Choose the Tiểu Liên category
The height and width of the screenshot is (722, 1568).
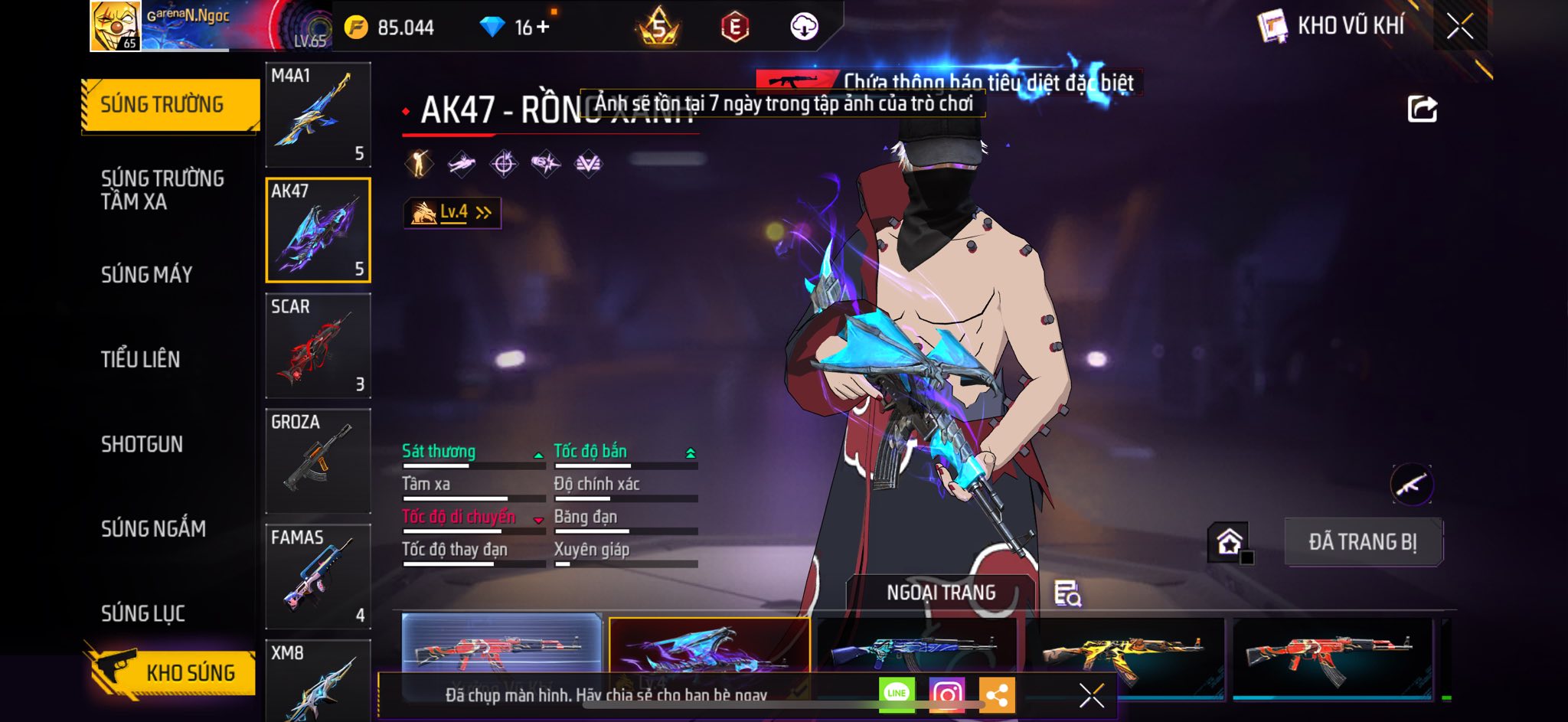(141, 359)
